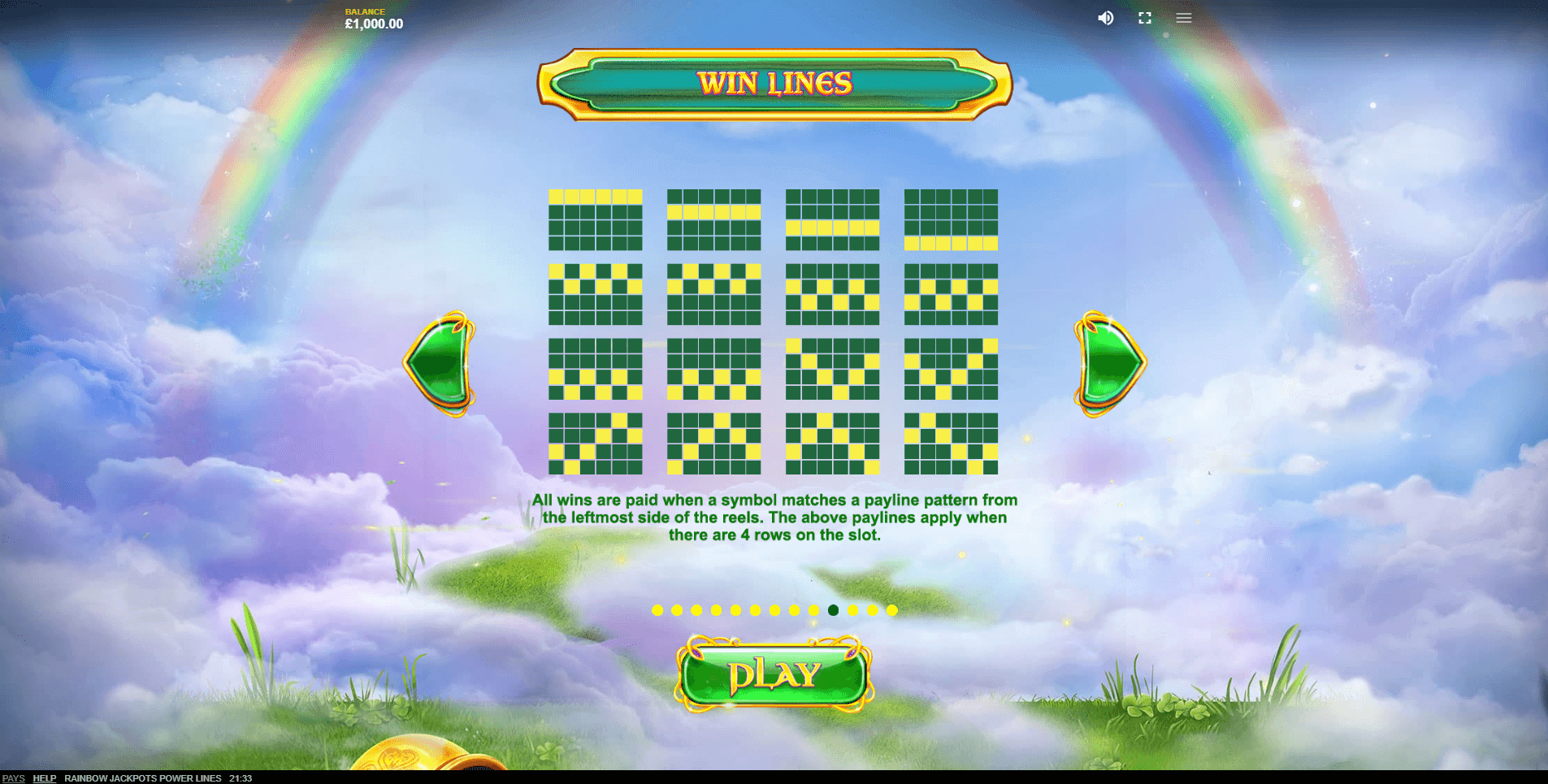Image resolution: width=1548 pixels, height=784 pixels.
Task: Jump to the first page dot
Action: tap(657, 610)
